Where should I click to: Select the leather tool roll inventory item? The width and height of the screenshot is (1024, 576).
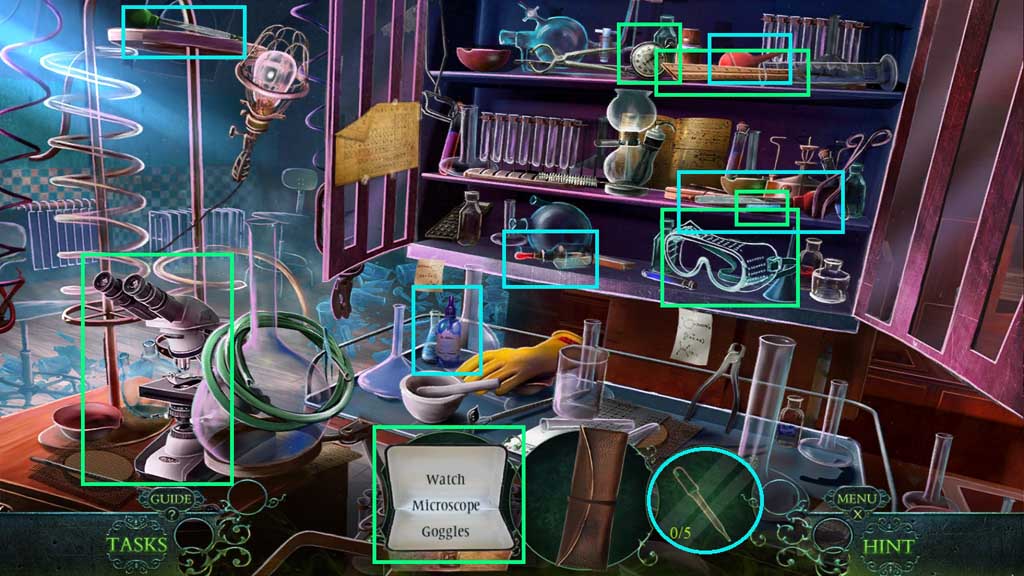591,494
